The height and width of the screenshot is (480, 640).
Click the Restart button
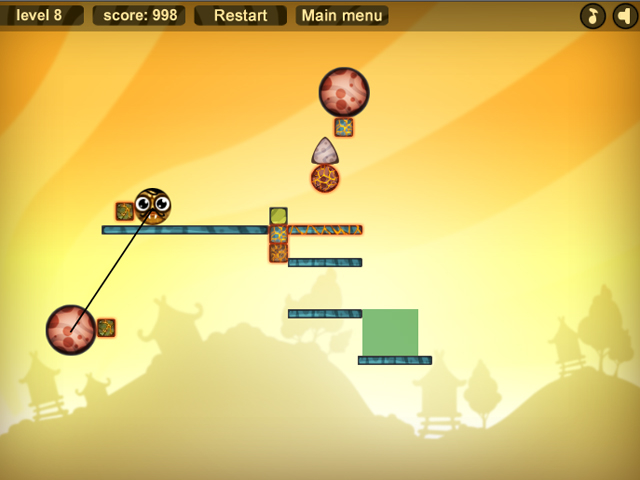pyautogui.click(x=240, y=16)
